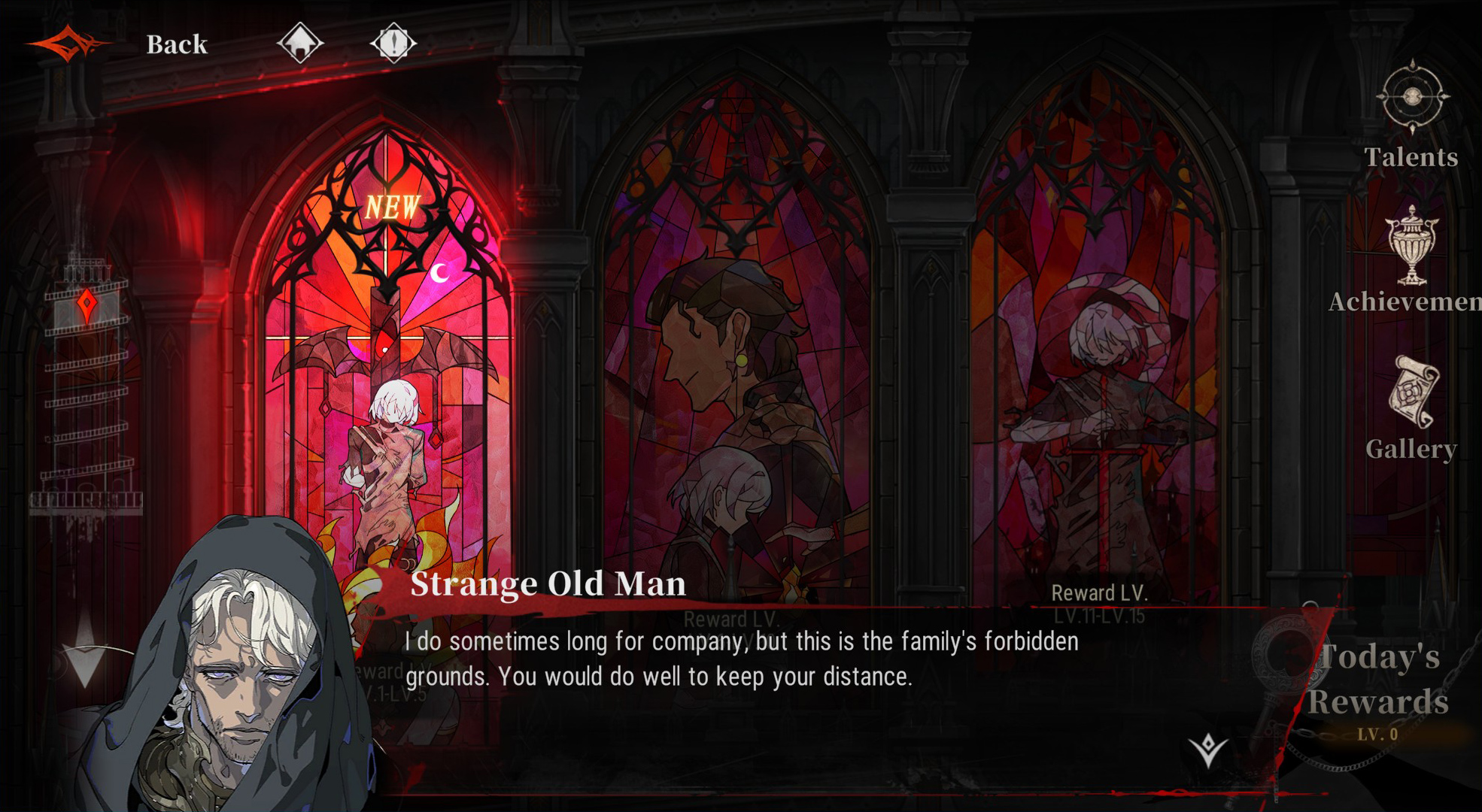Image resolution: width=1482 pixels, height=812 pixels.
Task: Select the LV.11-LV.15 reward window stage
Action: click(1098, 361)
